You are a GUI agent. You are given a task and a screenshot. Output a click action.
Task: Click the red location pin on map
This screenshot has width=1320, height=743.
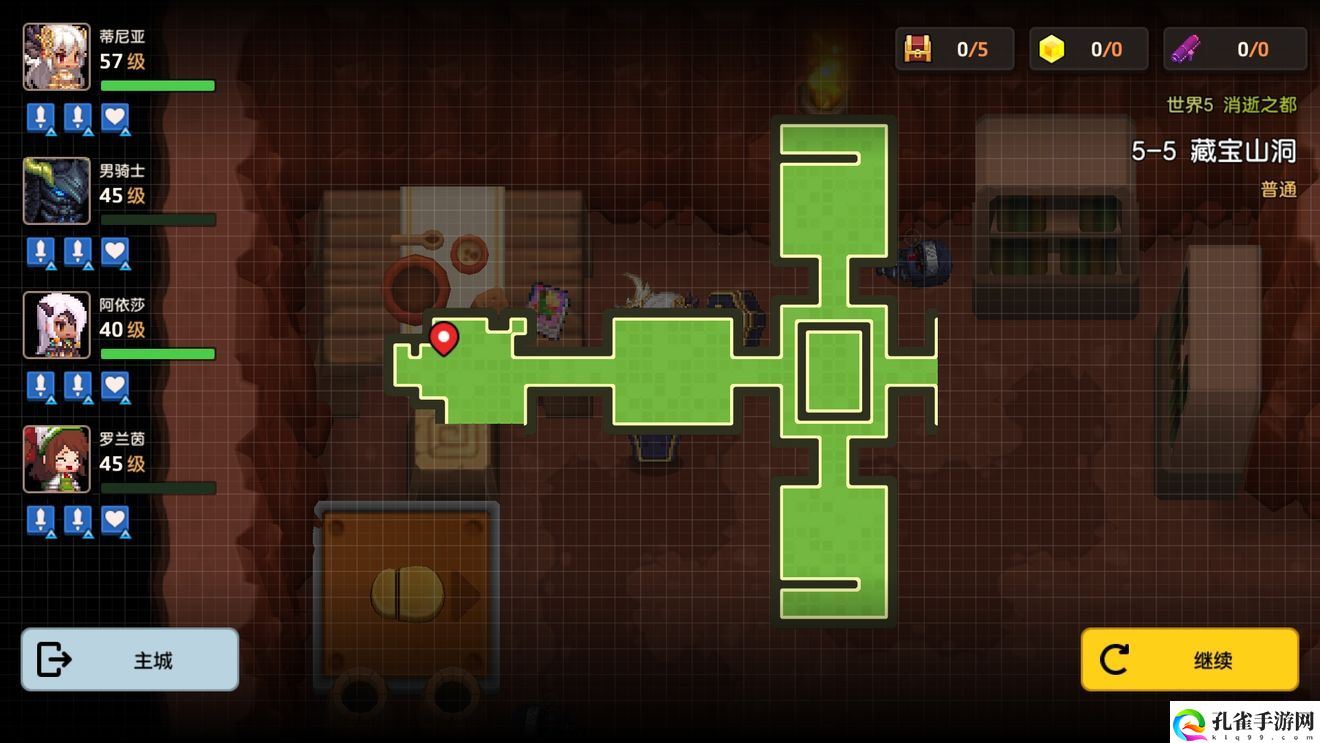pos(444,338)
